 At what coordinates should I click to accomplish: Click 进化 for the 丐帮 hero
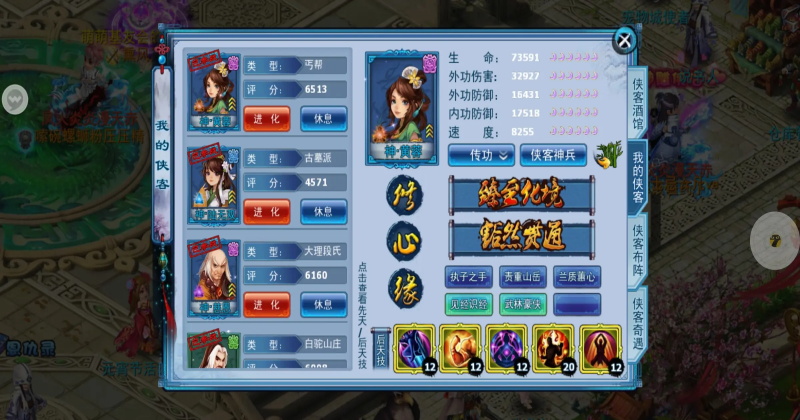[266, 119]
